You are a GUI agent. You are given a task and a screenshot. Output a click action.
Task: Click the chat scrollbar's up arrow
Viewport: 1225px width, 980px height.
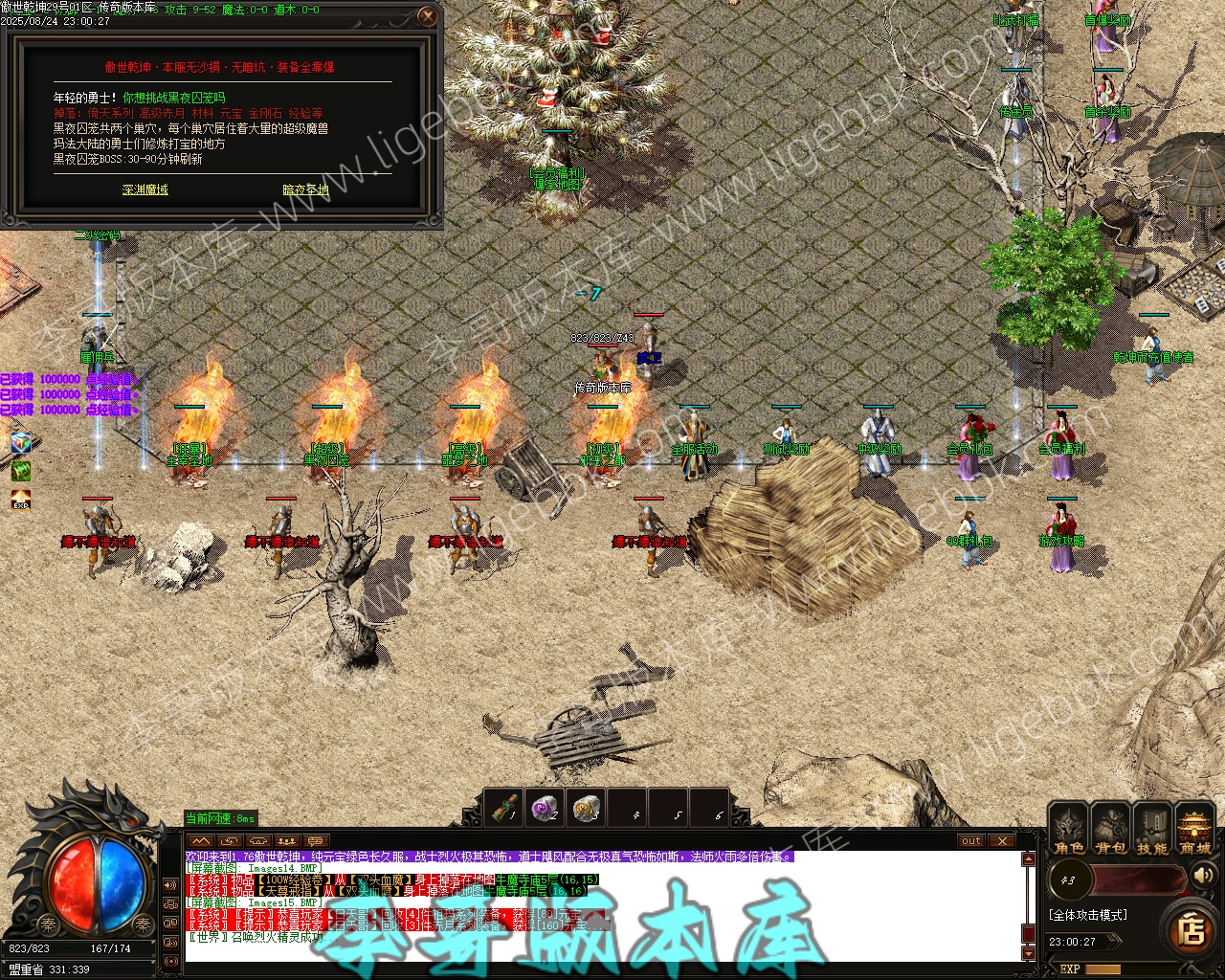(1029, 858)
